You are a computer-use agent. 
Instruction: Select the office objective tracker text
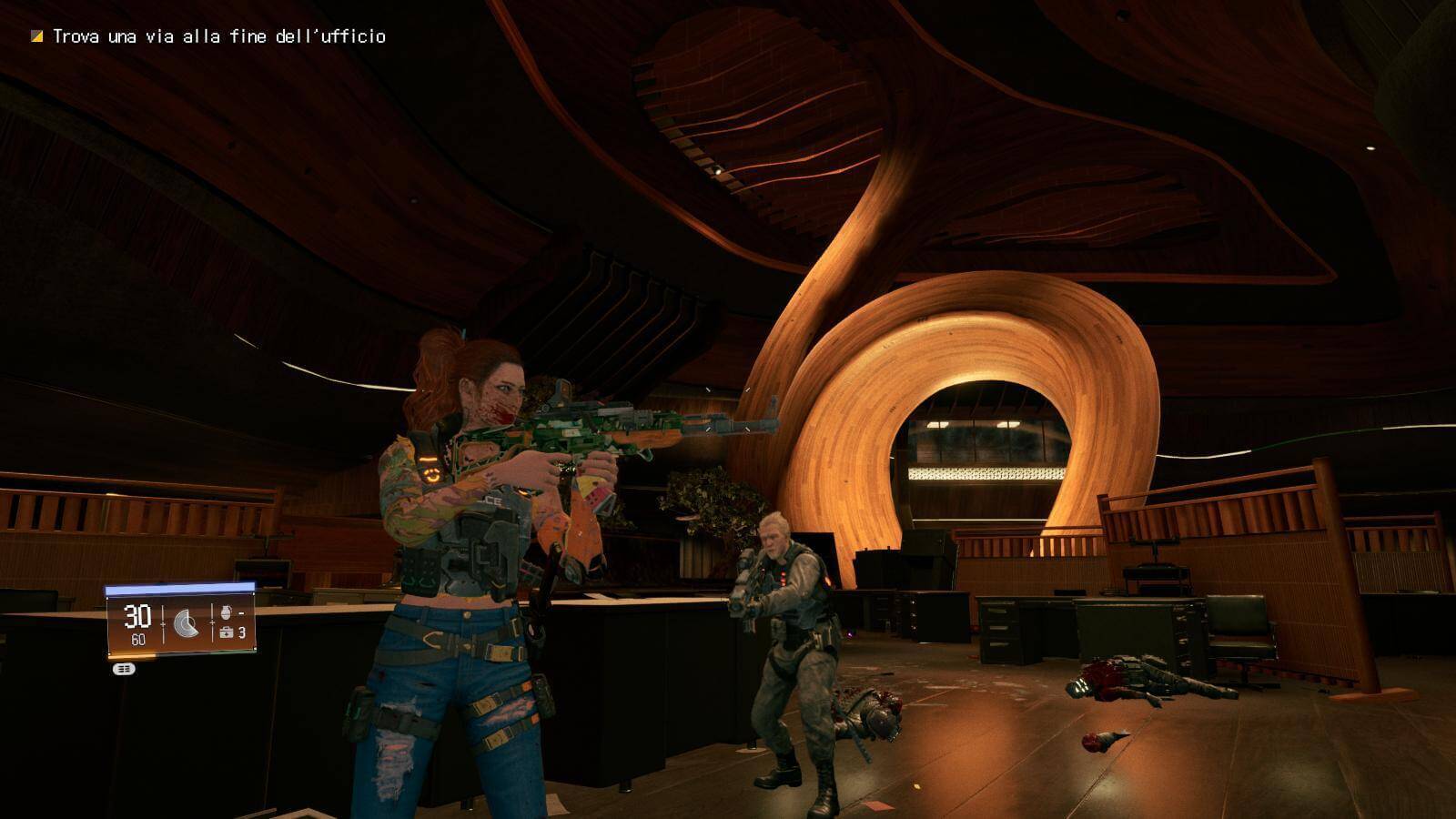218,36
